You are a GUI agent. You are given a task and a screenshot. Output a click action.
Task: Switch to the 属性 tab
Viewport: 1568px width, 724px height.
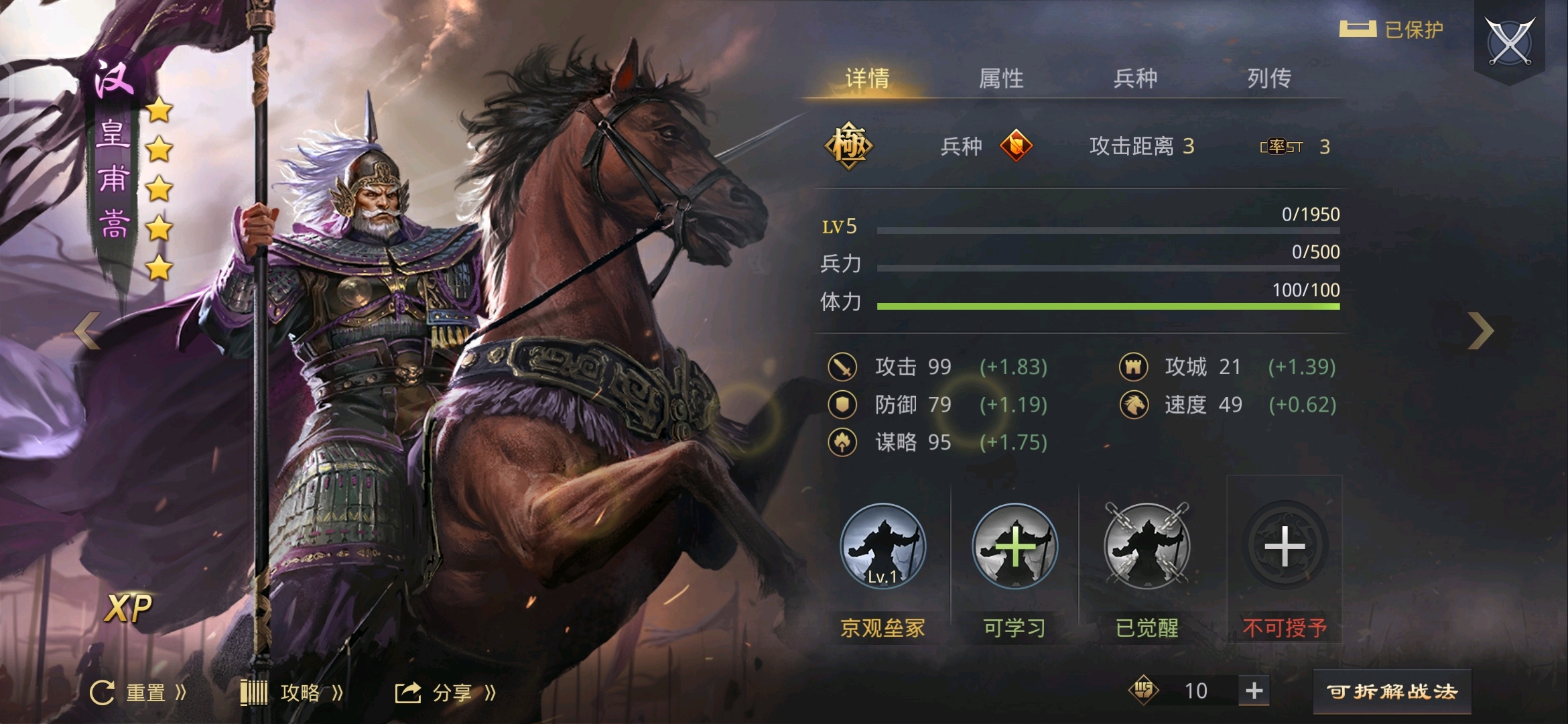pos(1002,78)
